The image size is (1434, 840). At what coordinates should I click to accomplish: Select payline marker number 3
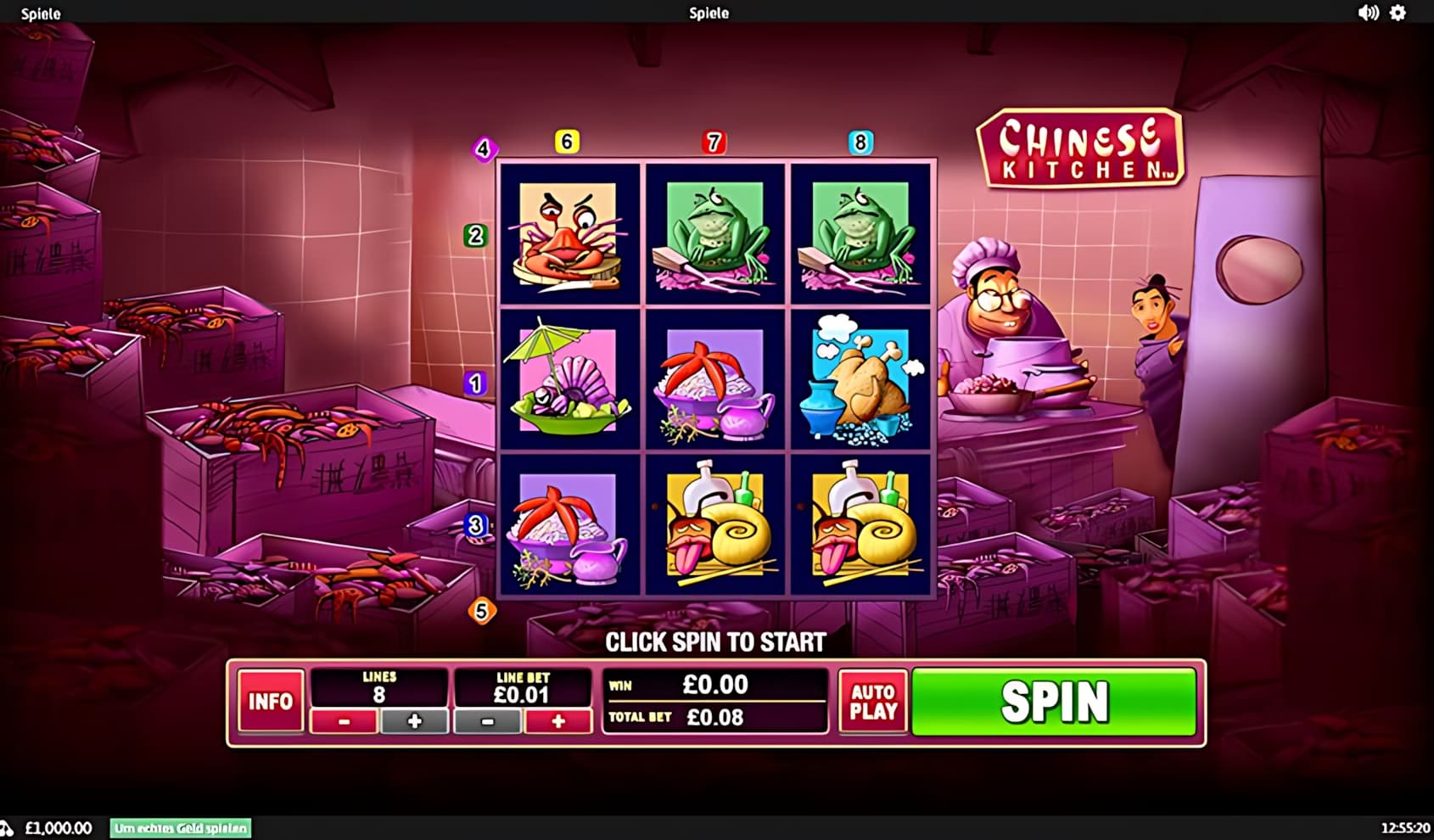click(x=475, y=526)
